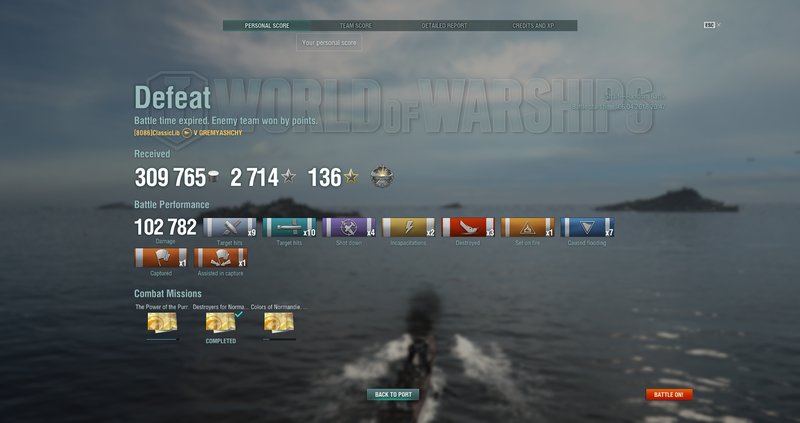Viewport: 800px width, 423px height.
Task: Click the torpedo Target hits x10 ribbon
Action: coord(289,228)
